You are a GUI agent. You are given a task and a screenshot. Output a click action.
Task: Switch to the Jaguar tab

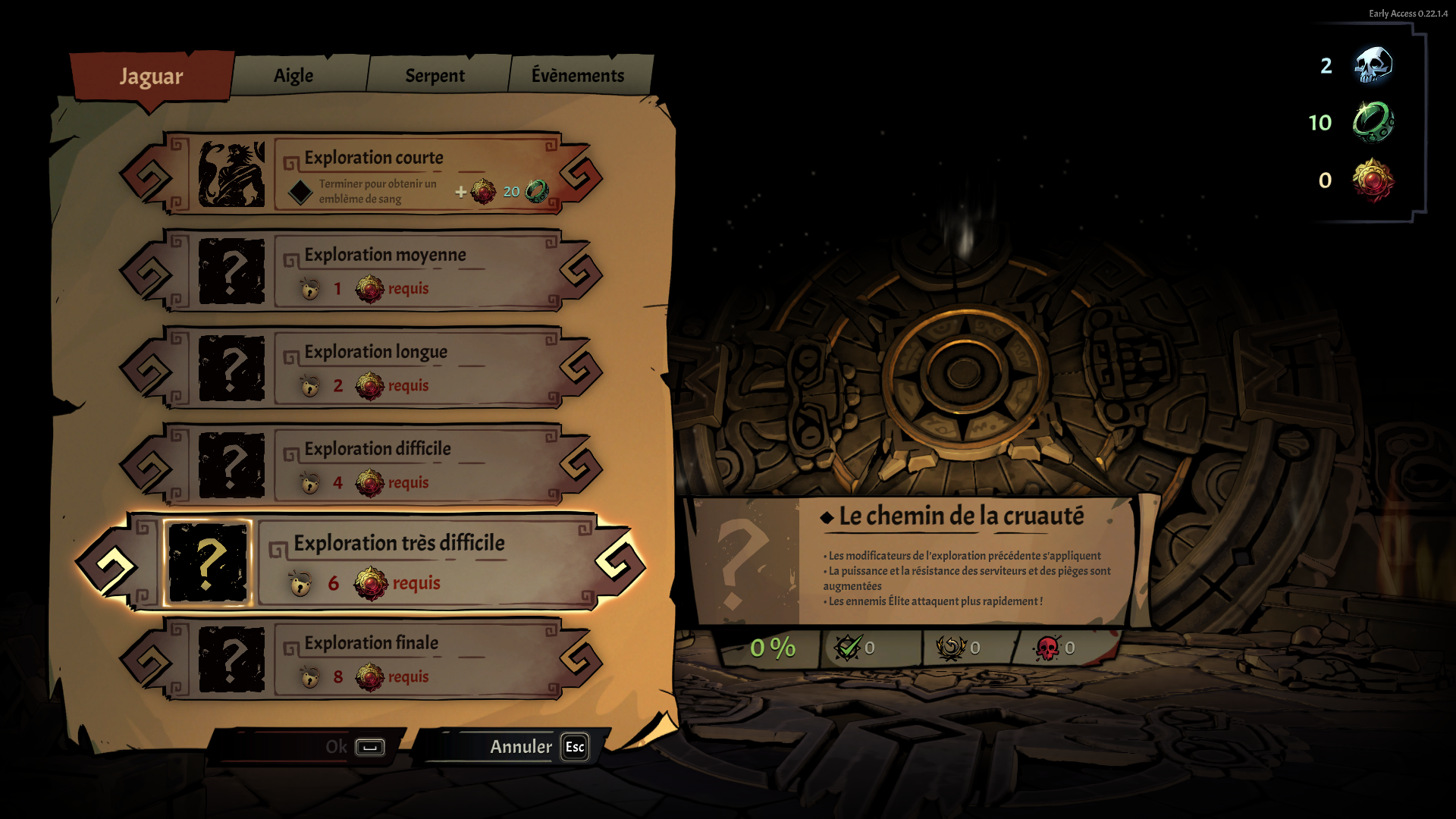[151, 77]
